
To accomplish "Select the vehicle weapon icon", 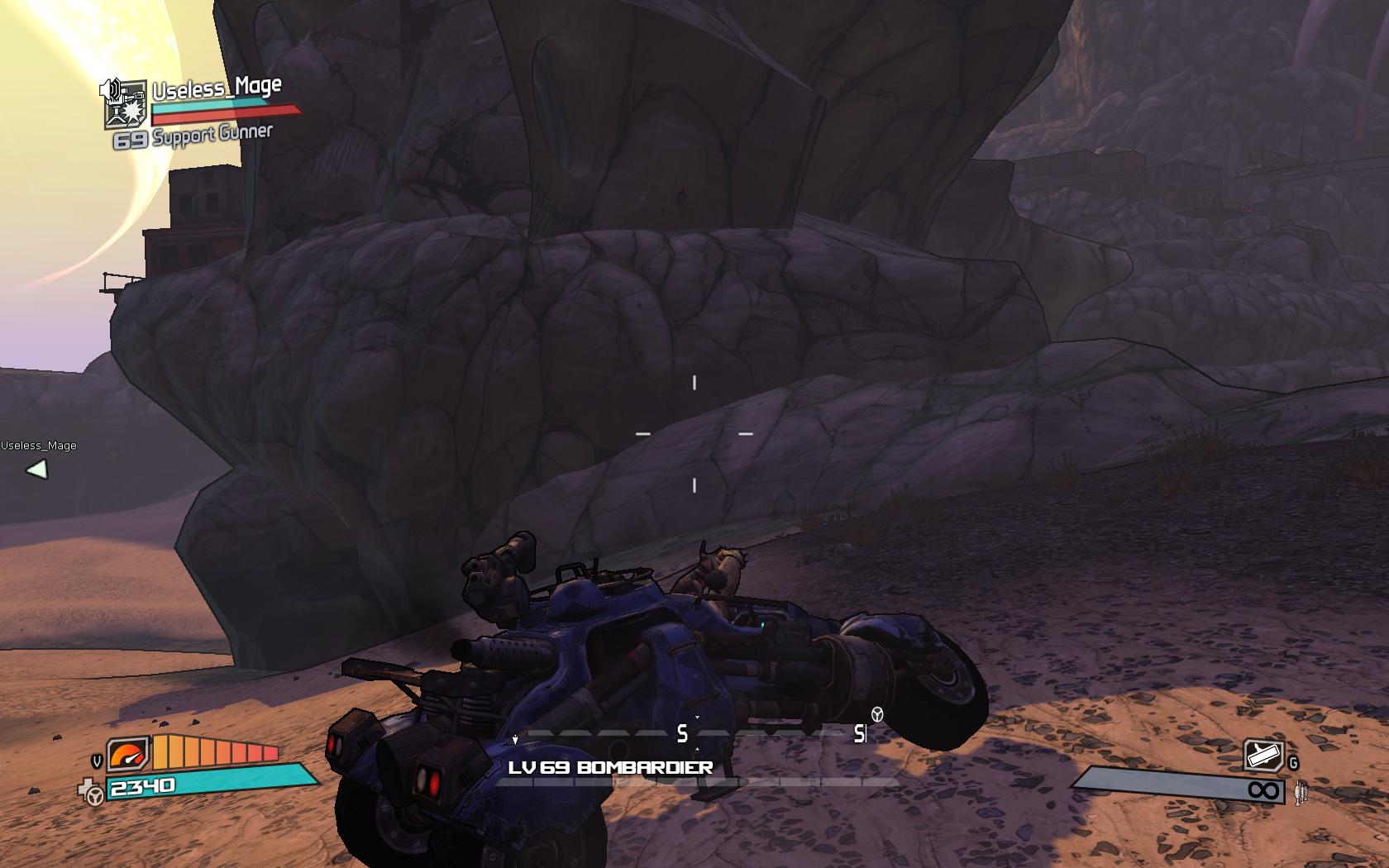I will [x=1263, y=756].
